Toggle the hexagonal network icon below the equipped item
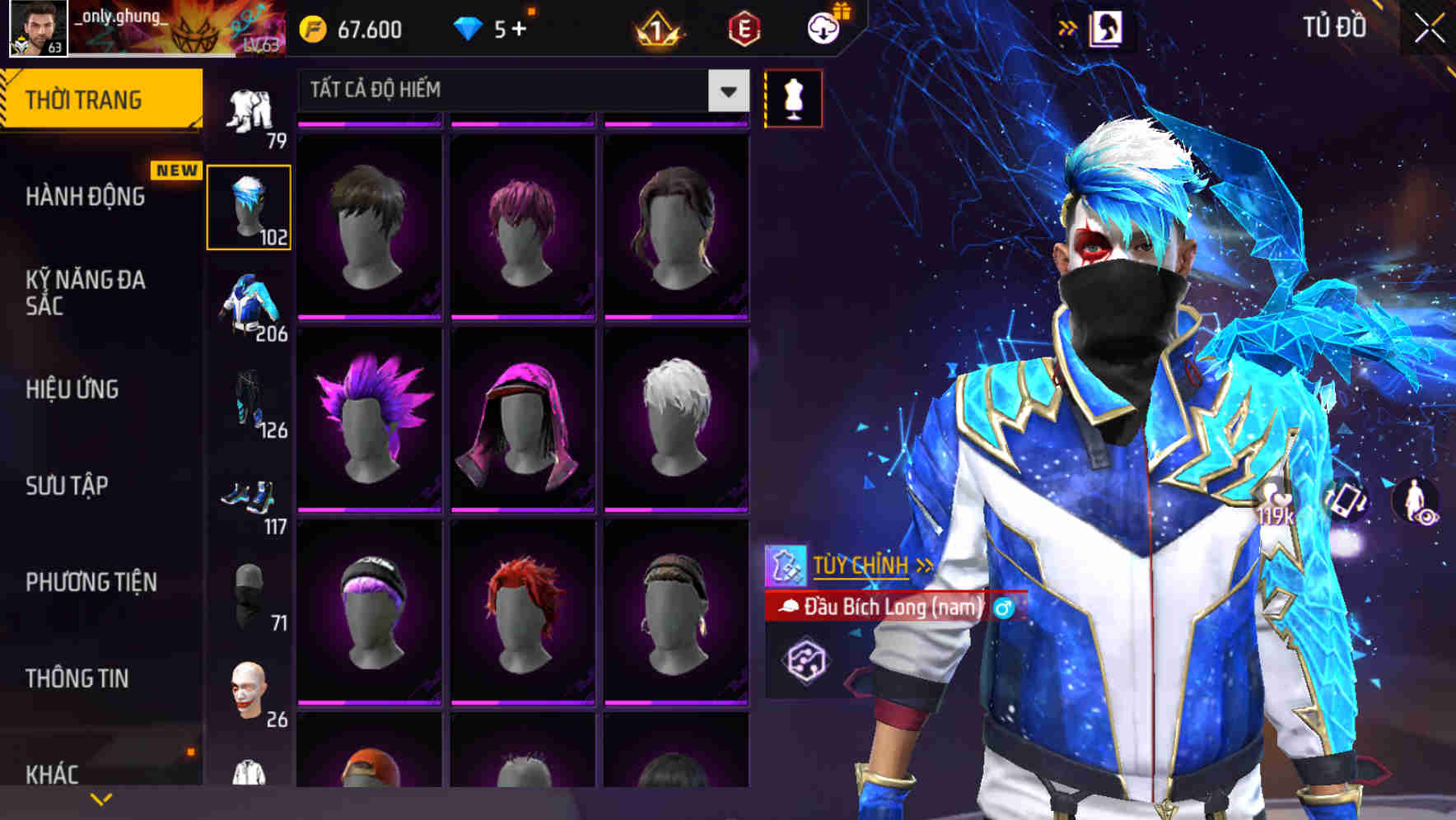Viewport: 1456px width, 820px height. [807, 660]
